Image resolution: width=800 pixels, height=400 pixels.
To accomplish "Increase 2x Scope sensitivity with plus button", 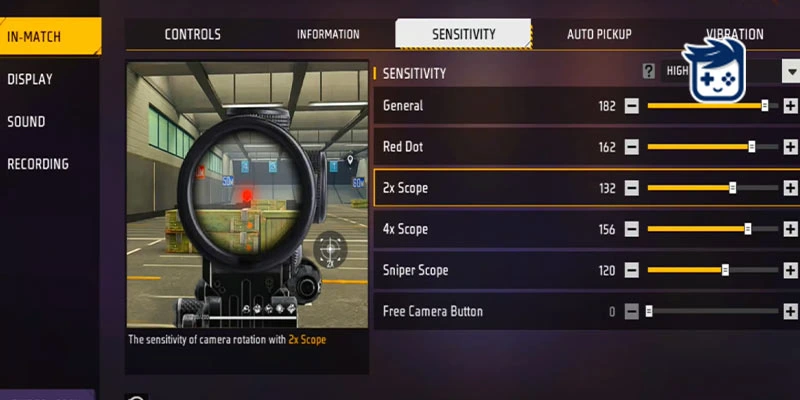I will click(790, 188).
